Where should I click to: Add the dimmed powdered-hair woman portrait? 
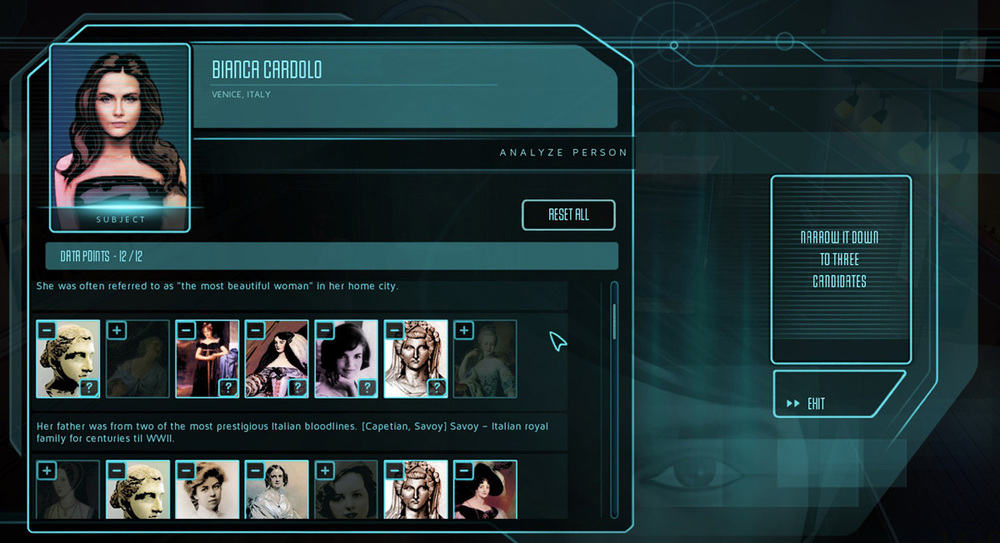point(464,329)
